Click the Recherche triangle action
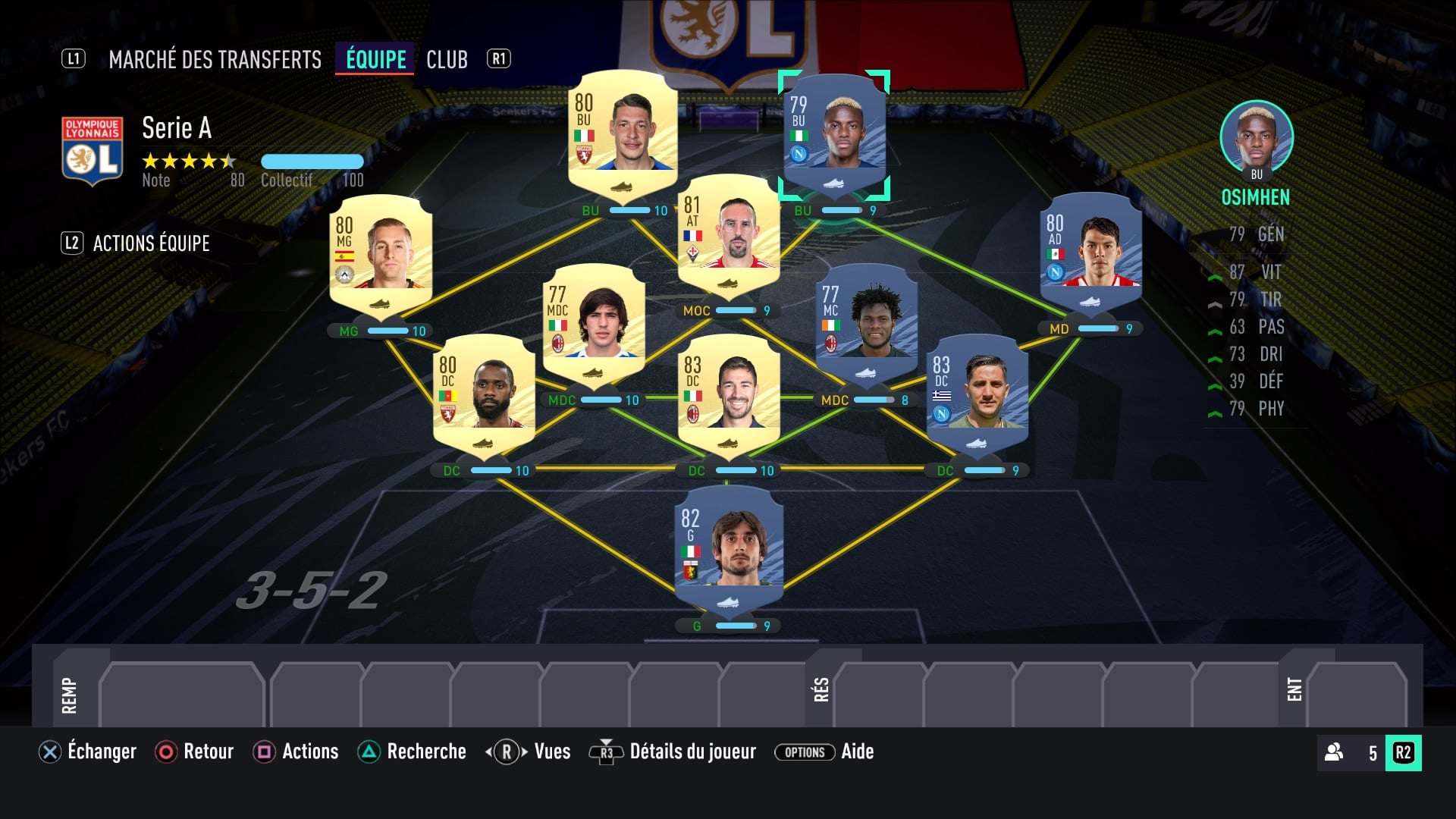Viewport: 1456px width, 819px height. 367,752
